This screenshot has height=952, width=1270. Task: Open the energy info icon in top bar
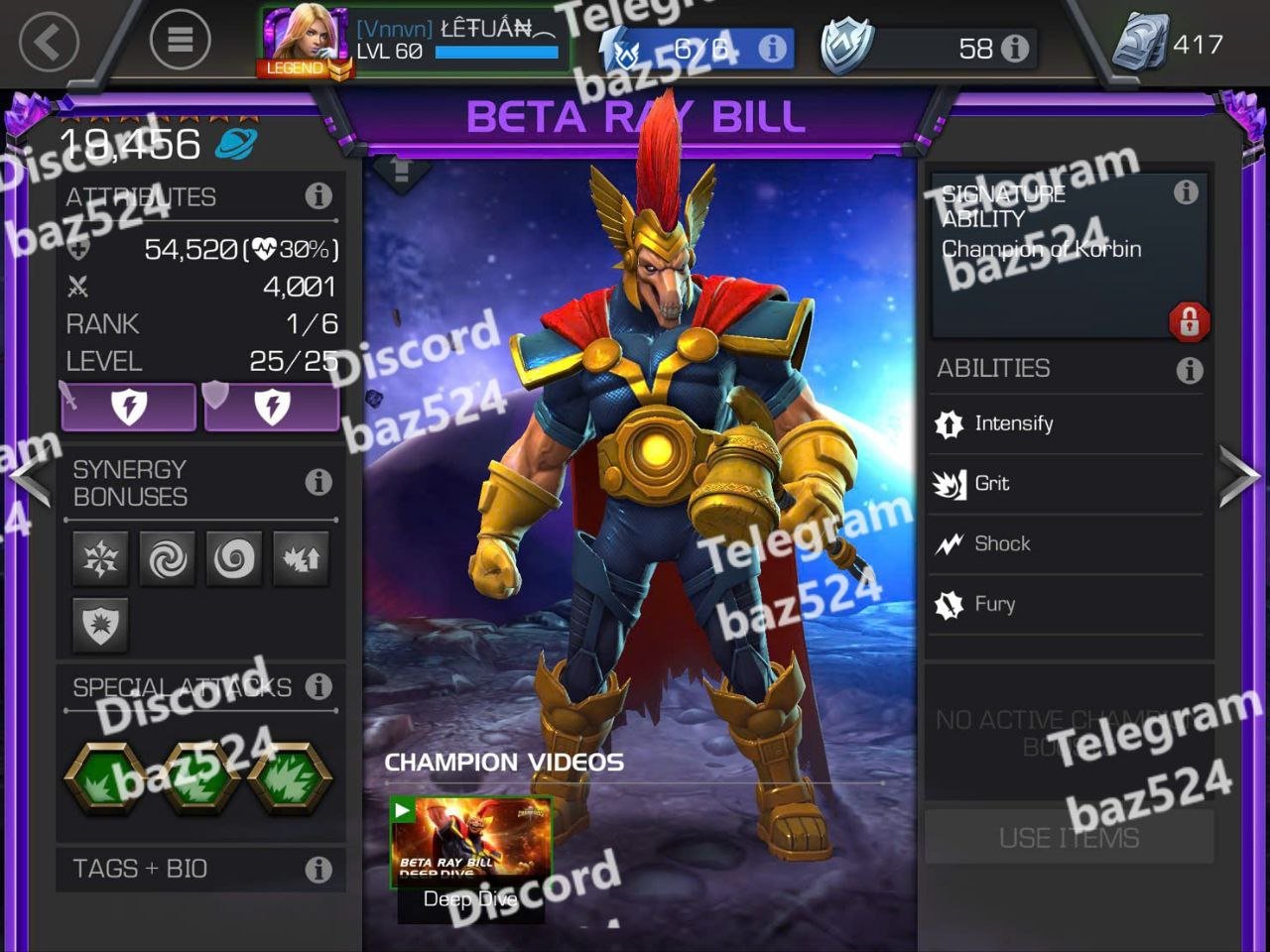[772, 48]
